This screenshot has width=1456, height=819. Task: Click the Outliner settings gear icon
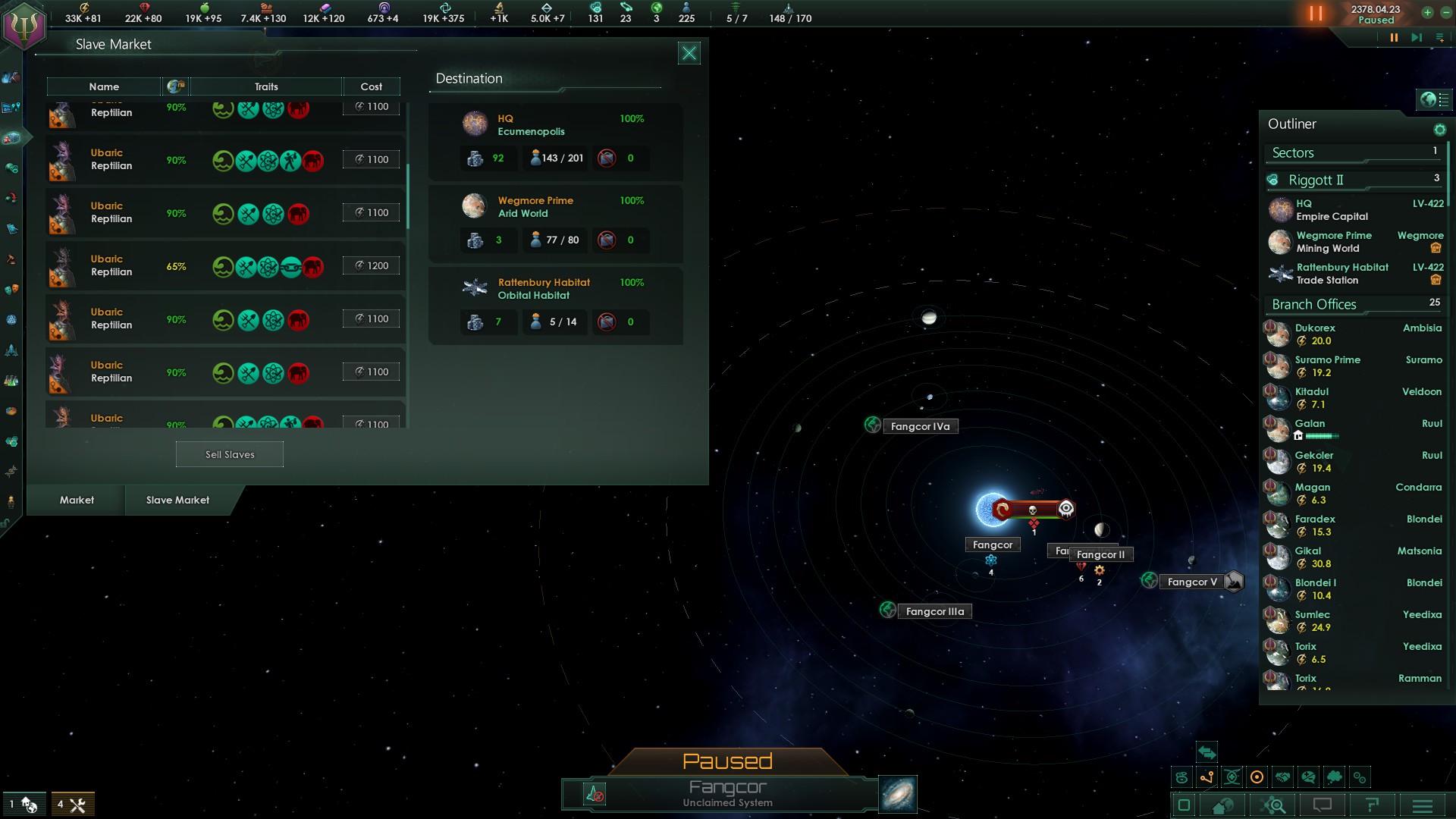[x=1440, y=130]
